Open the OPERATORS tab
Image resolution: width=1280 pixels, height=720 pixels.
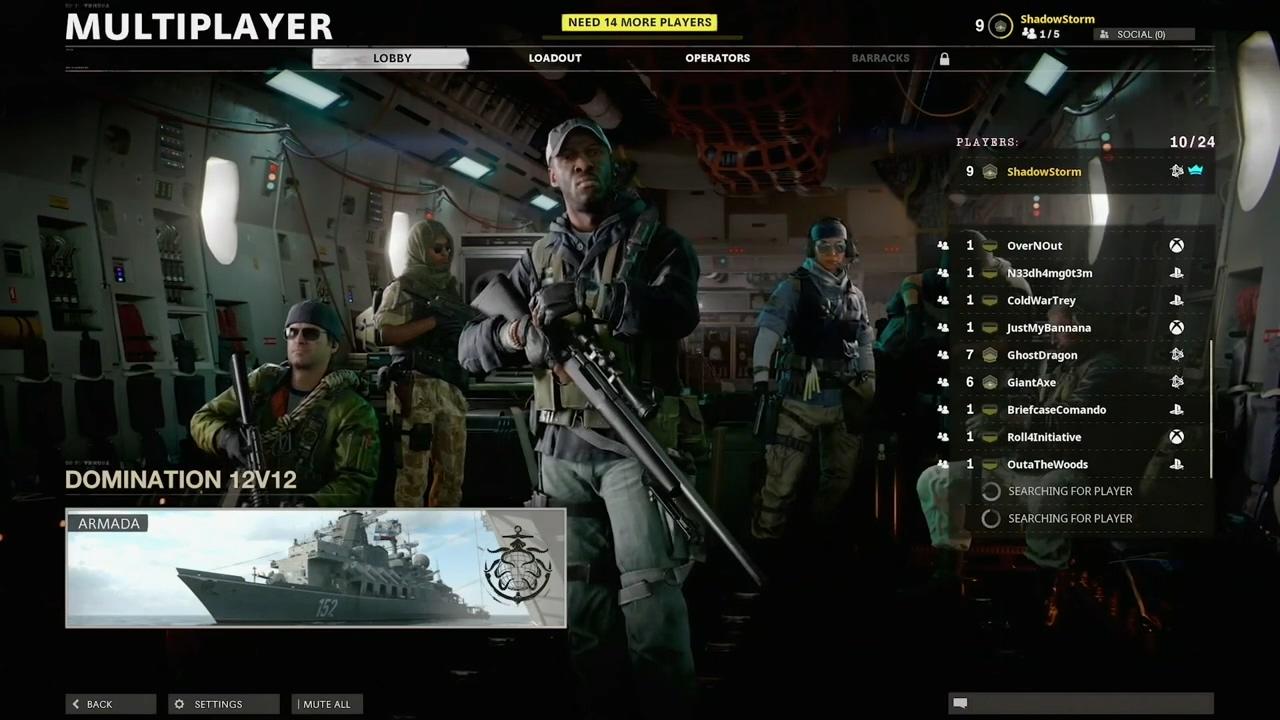tap(717, 58)
